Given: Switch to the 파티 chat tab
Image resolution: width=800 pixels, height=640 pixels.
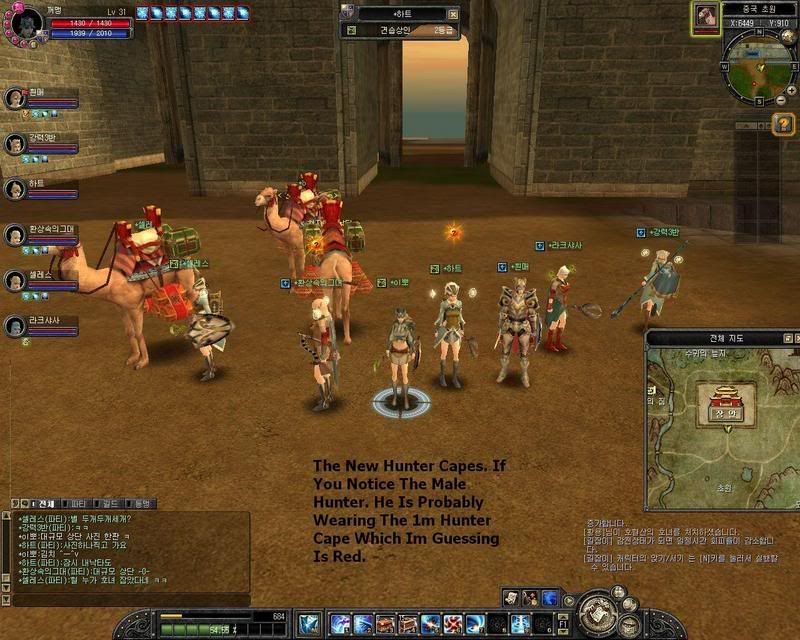Looking at the screenshot, I should click(x=76, y=503).
